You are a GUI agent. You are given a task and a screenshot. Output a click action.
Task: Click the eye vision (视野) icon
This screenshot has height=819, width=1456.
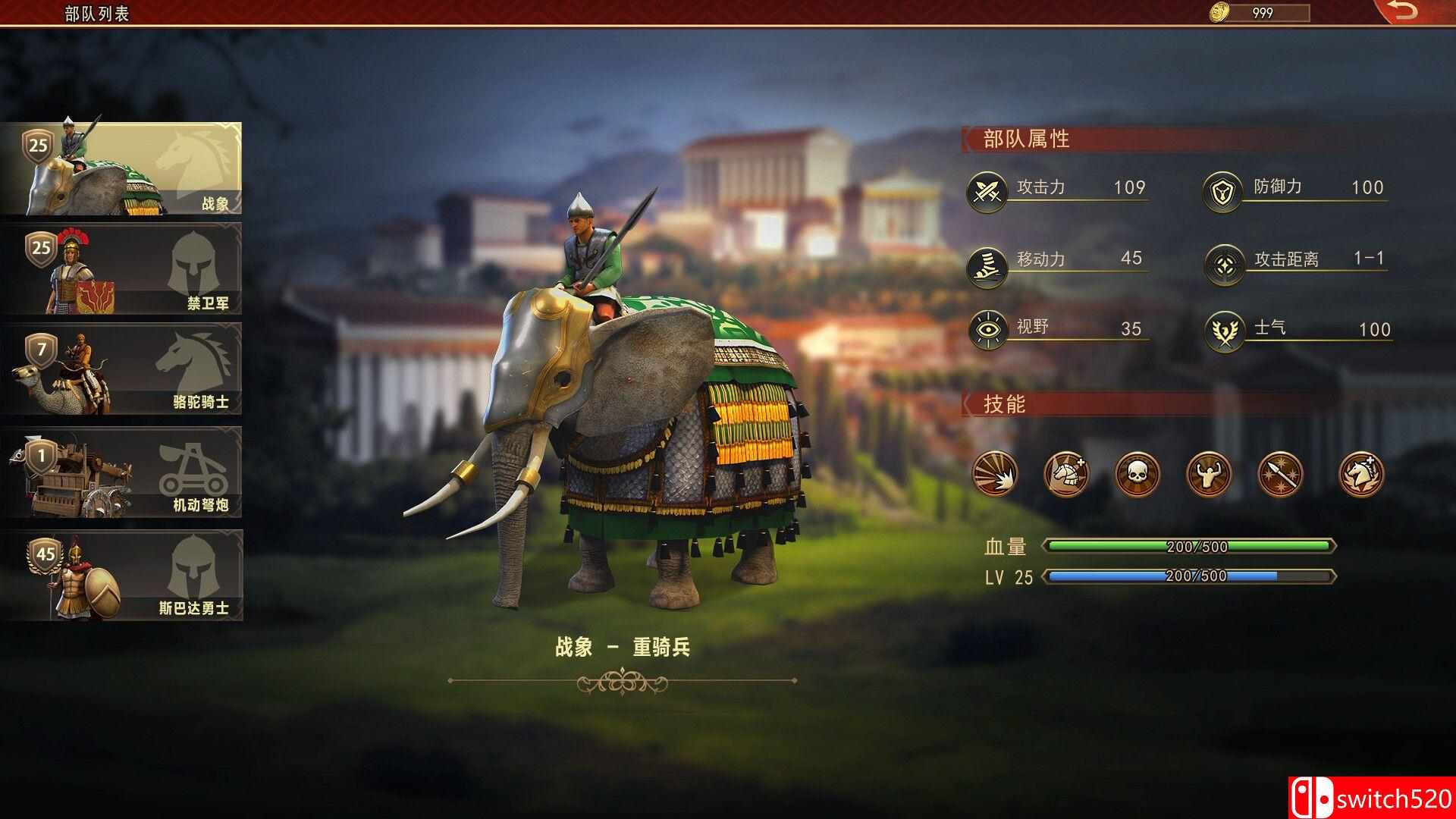pyautogui.click(x=987, y=328)
